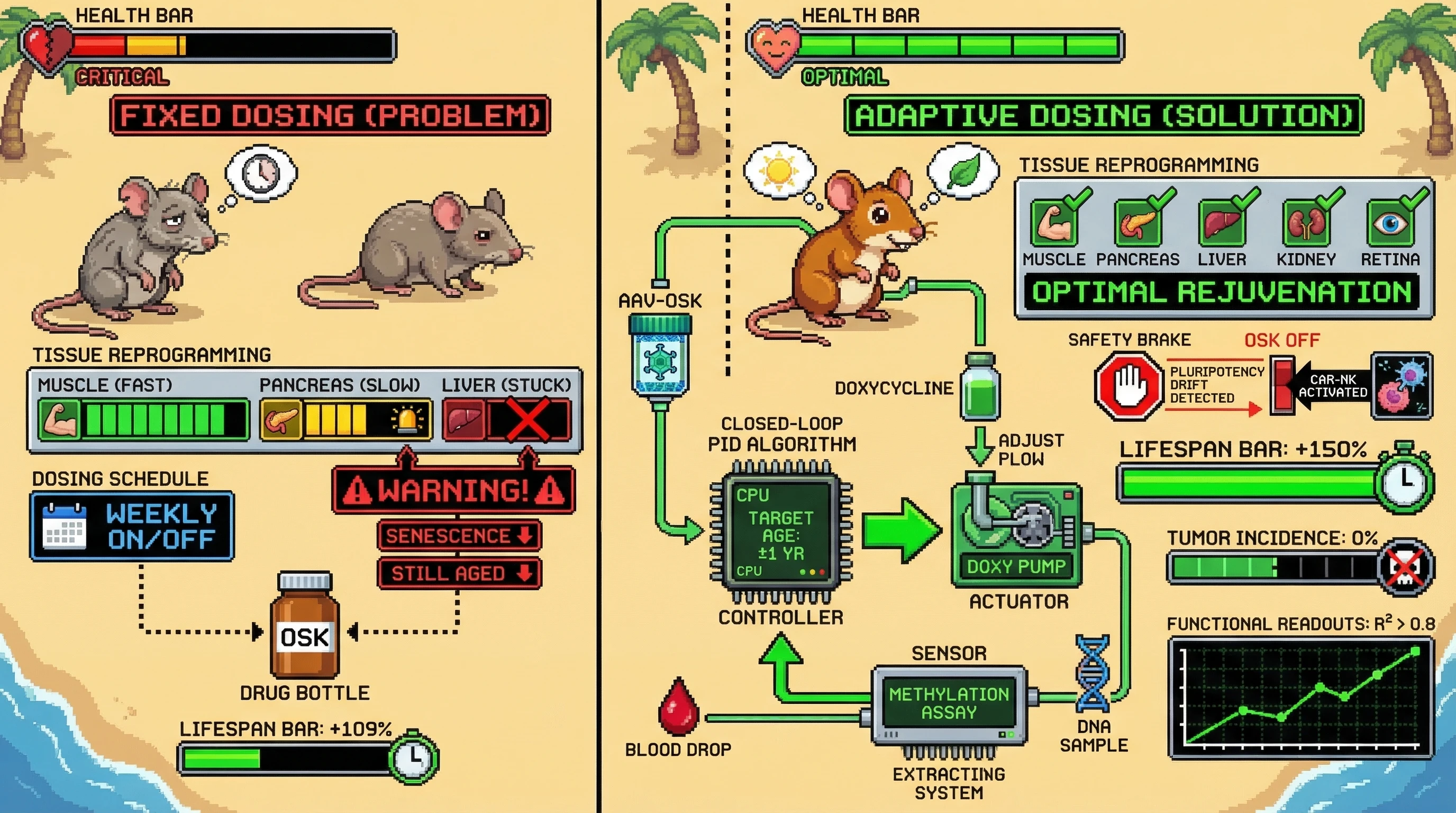Click the Optimal Rejuvenation banner
The width and height of the screenshot is (1456, 813).
point(1222,292)
